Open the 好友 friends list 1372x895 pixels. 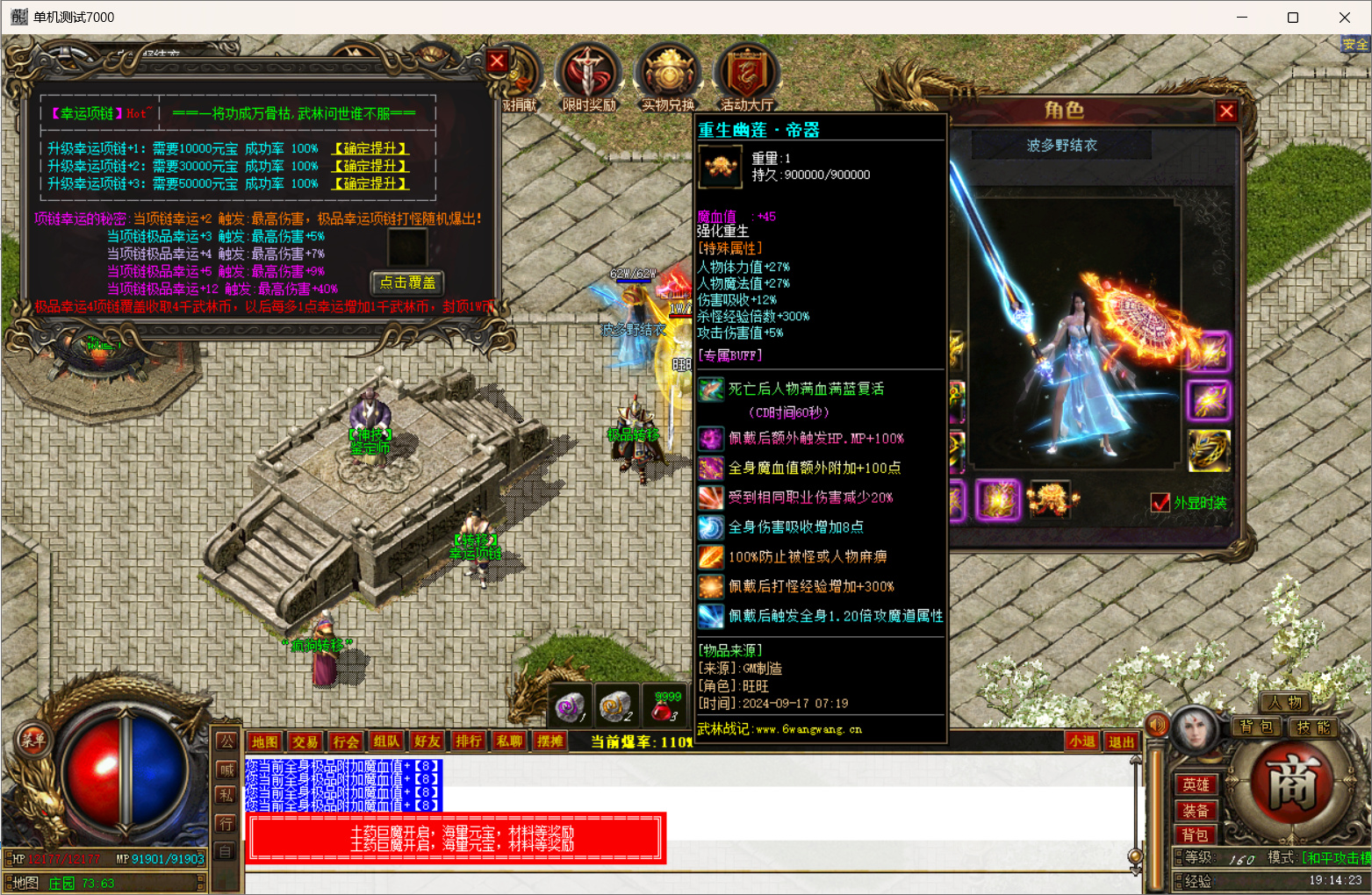click(427, 741)
